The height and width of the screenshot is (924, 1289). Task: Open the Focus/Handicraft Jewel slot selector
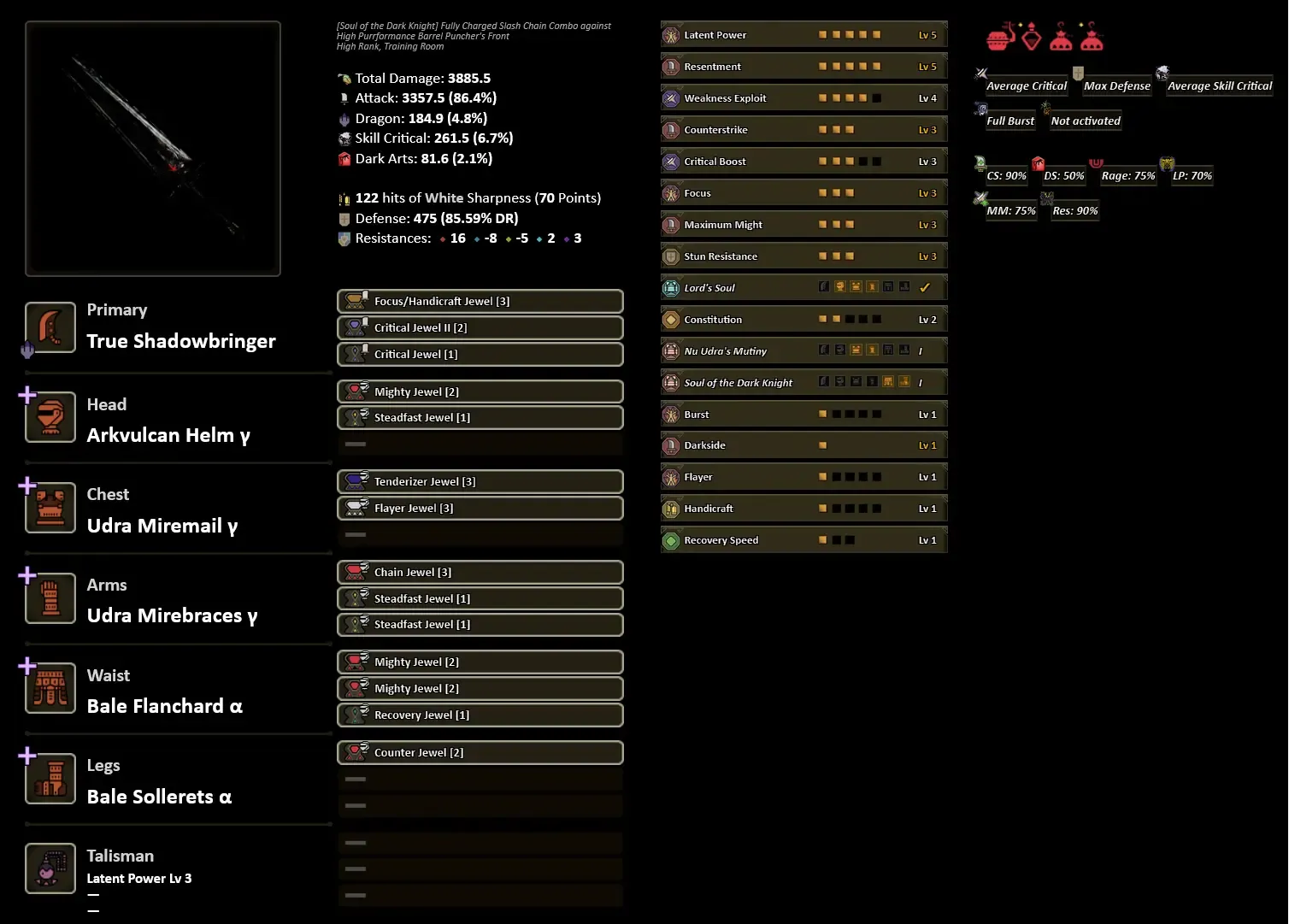480,301
